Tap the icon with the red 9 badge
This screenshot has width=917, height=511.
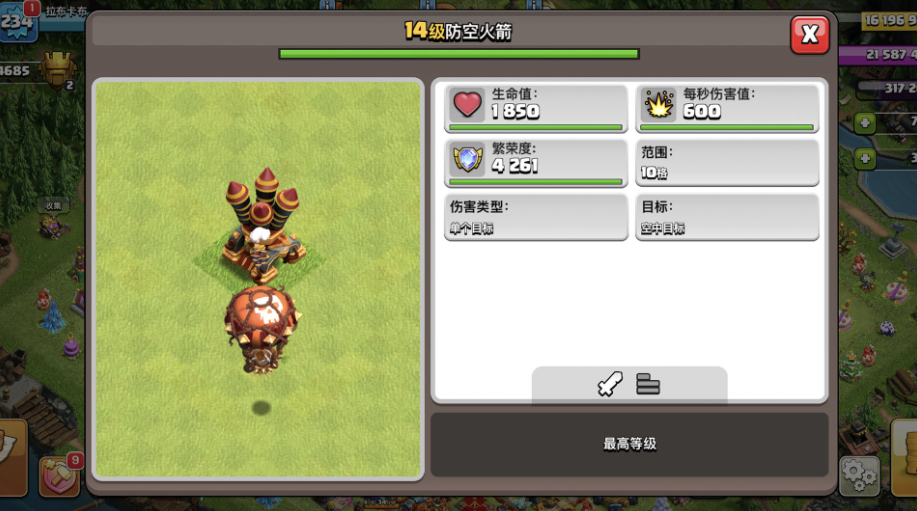click(58, 478)
